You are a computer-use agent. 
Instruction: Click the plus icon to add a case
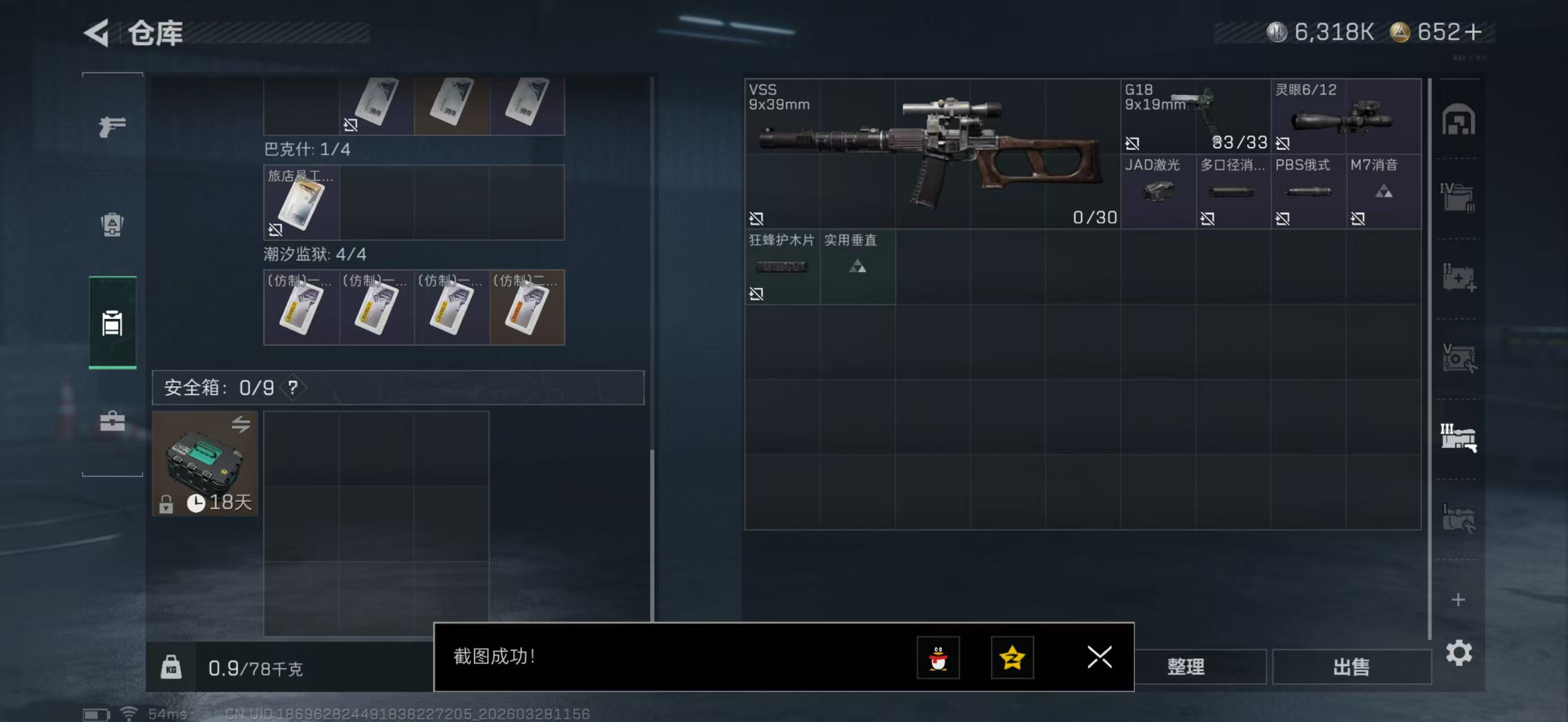[x=1459, y=600]
